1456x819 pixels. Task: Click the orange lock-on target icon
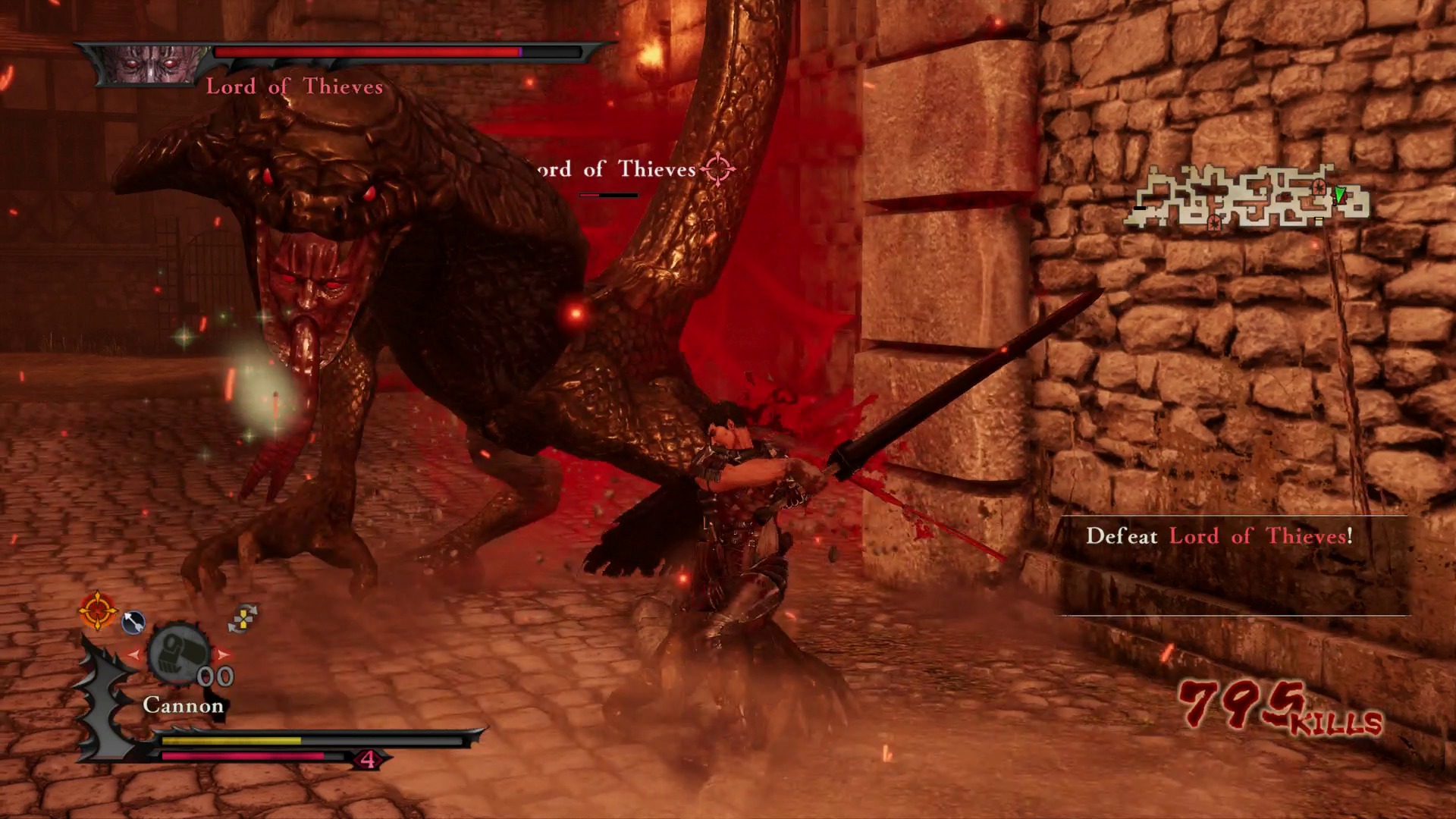pyautogui.click(x=98, y=610)
